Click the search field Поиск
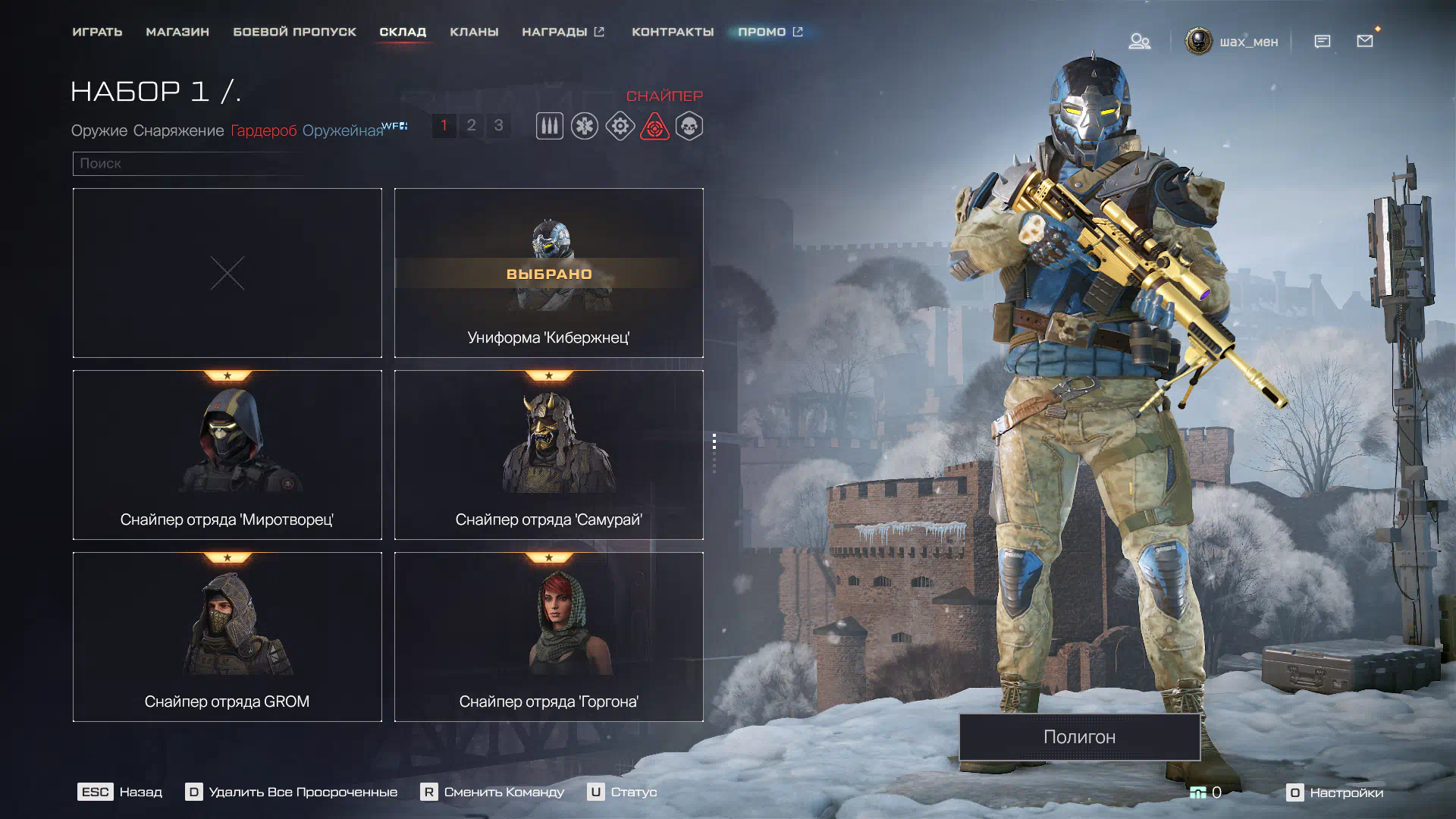This screenshot has width=1456, height=819. (x=190, y=163)
